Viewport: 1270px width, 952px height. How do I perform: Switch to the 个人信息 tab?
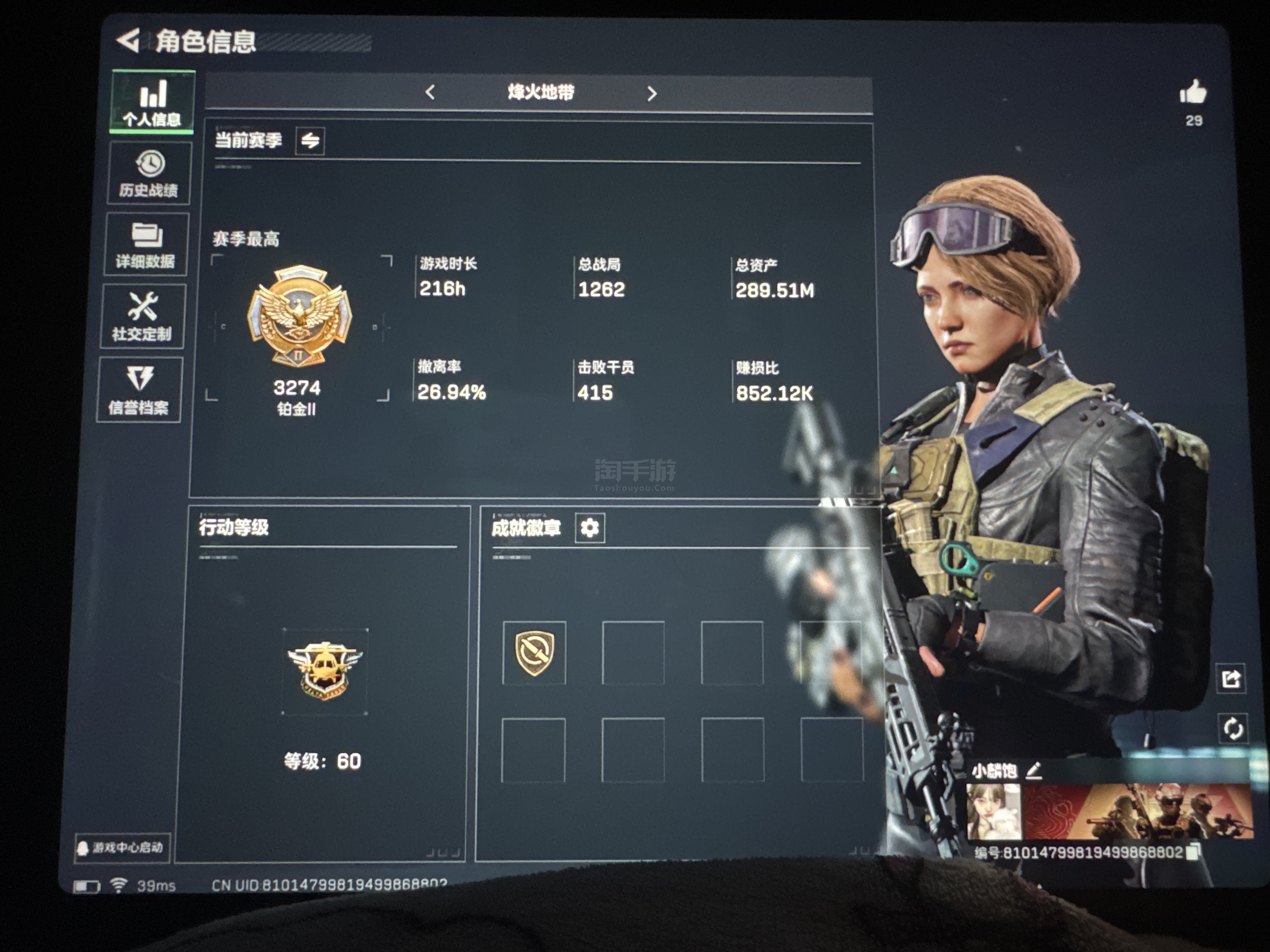coord(152,102)
